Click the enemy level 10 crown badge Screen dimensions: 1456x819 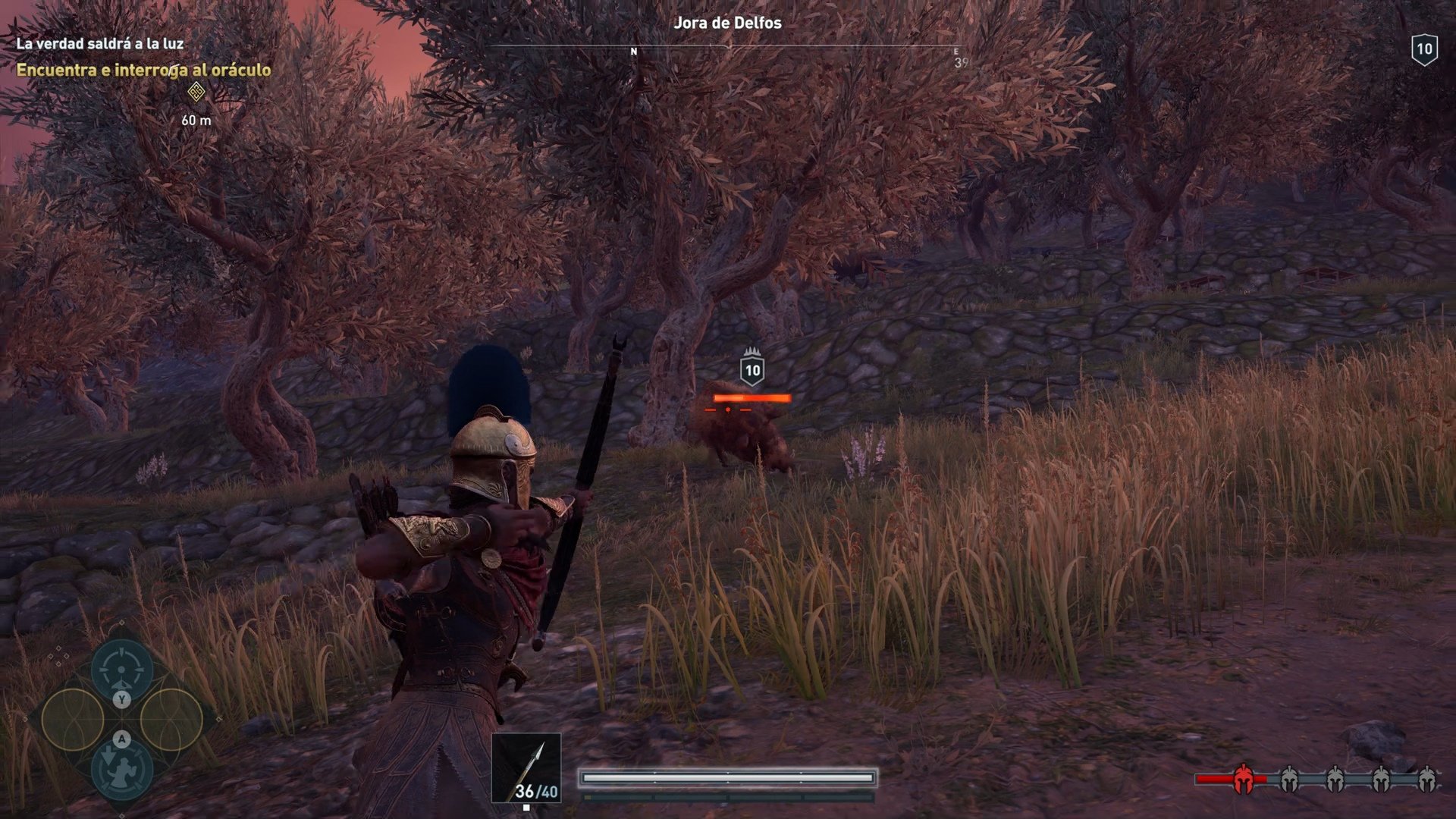[x=752, y=371]
